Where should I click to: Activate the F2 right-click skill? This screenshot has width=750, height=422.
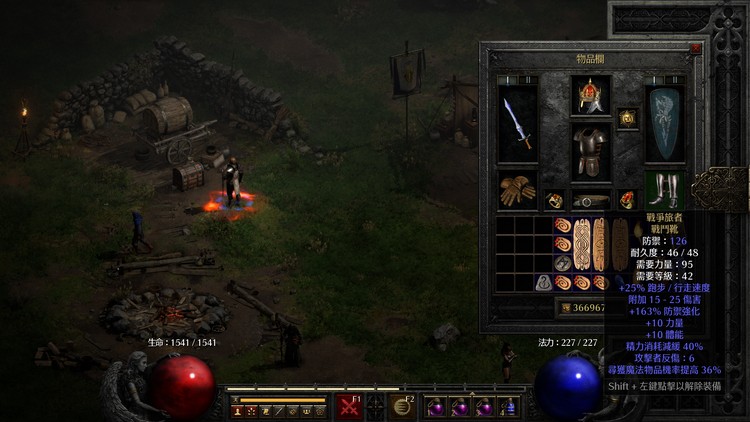pos(404,406)
